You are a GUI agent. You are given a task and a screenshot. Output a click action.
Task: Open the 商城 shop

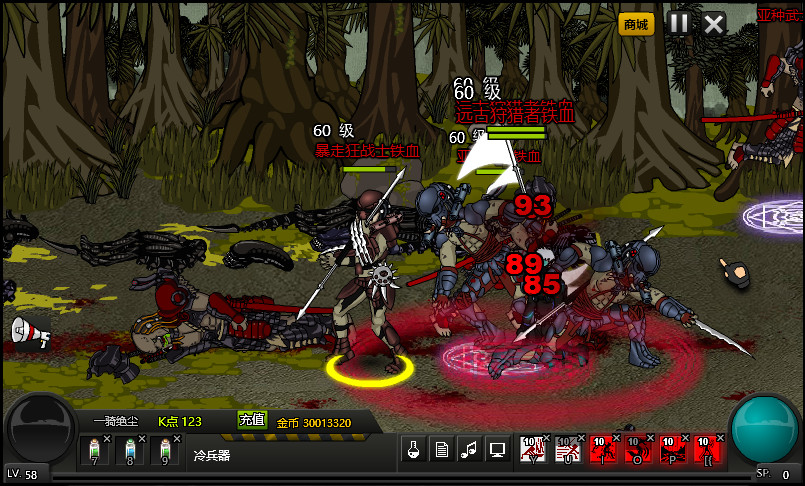[x=637, y=23]
